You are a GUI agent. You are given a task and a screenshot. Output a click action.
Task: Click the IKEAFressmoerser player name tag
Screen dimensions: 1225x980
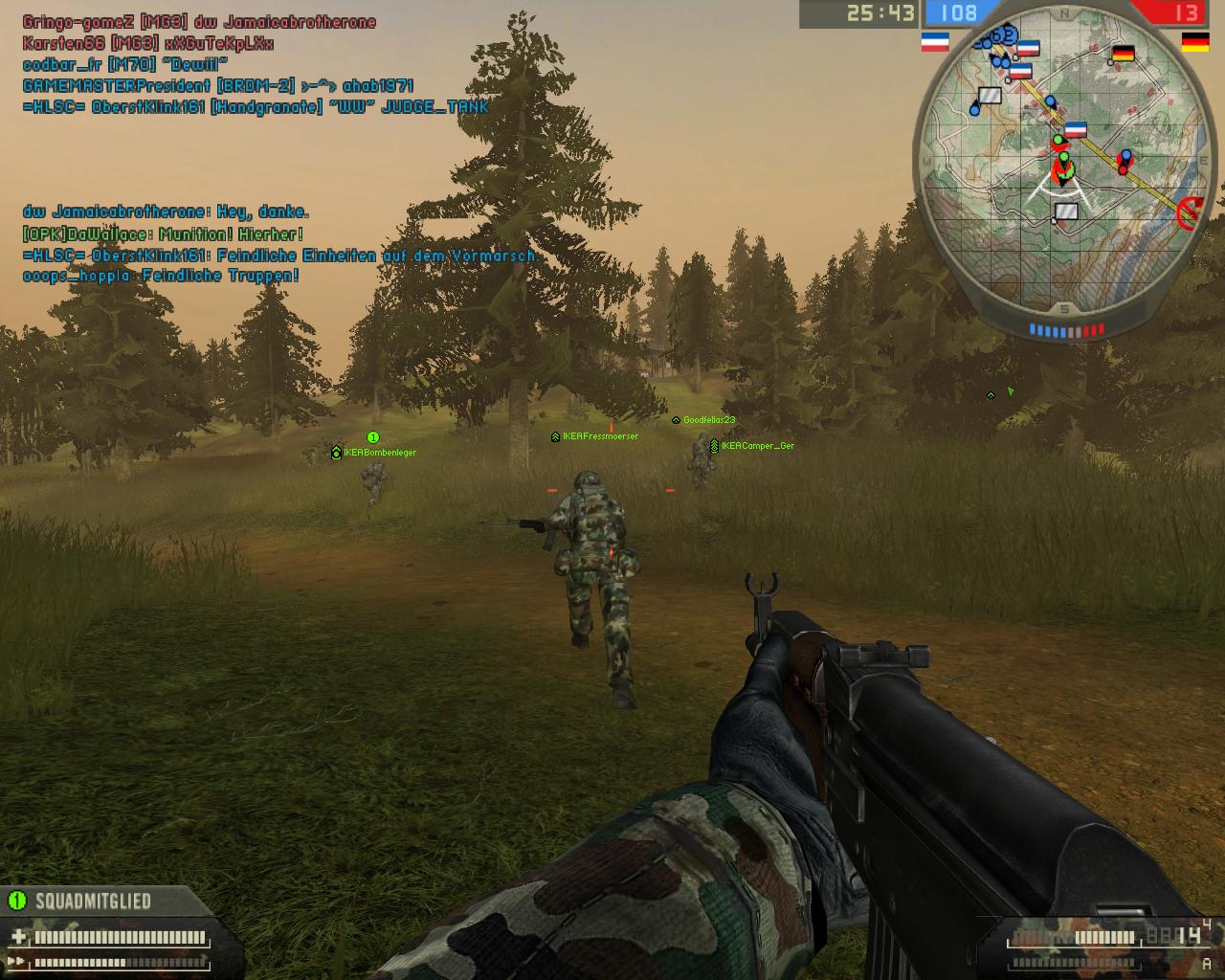(x=600, y=436)
